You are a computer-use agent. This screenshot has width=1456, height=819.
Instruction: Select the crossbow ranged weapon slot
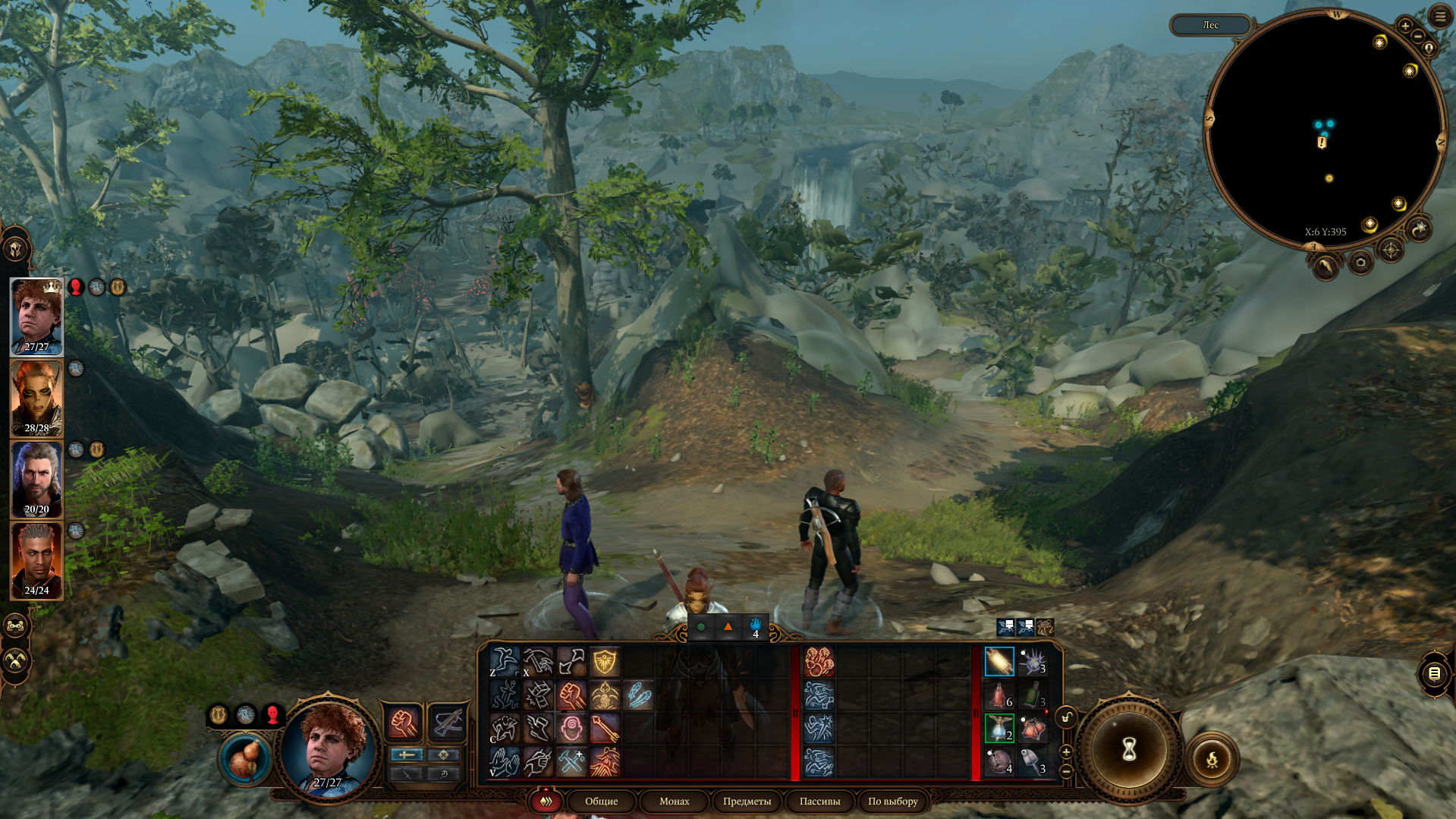coord(446,722)
